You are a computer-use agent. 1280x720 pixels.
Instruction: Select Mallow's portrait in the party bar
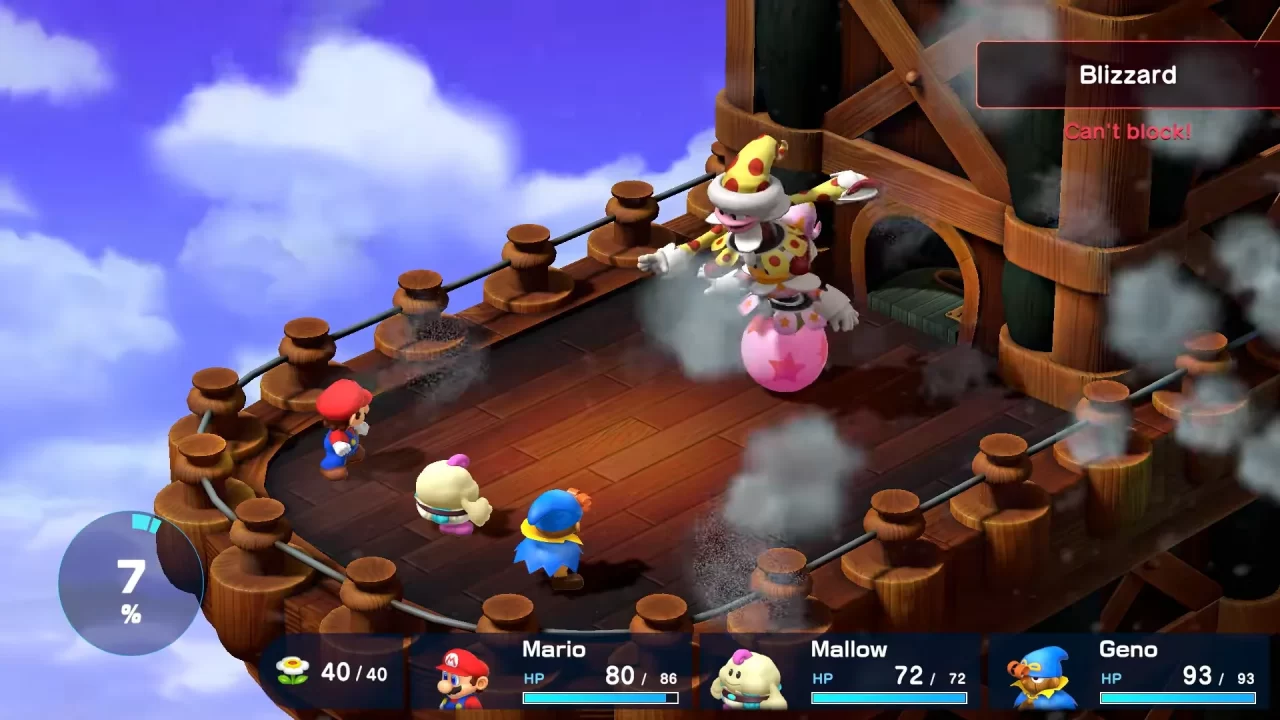pyautogui.click(x=750, y=676)
